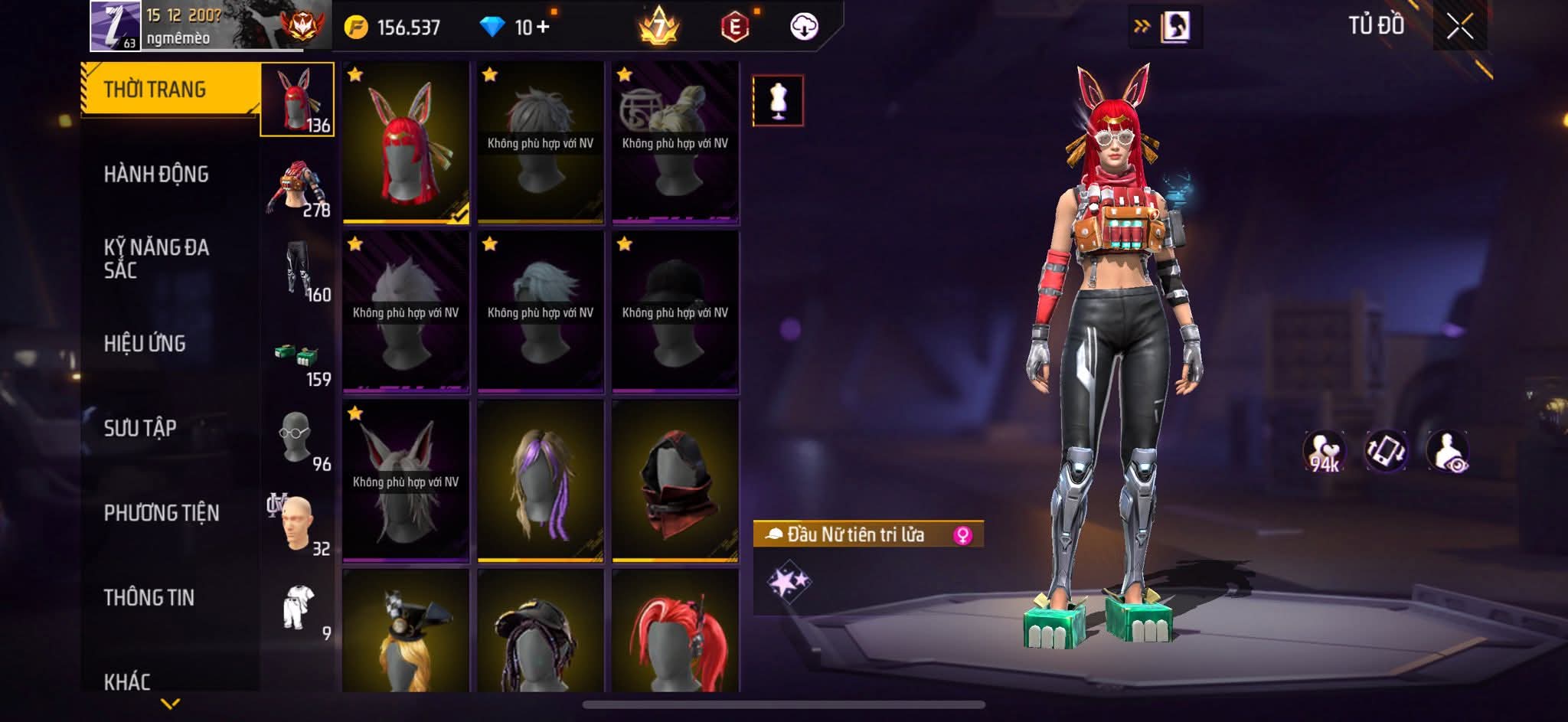Select the Hiệu Ứng category
Viewport: 1568px width, 722px height.
[145, 344]
